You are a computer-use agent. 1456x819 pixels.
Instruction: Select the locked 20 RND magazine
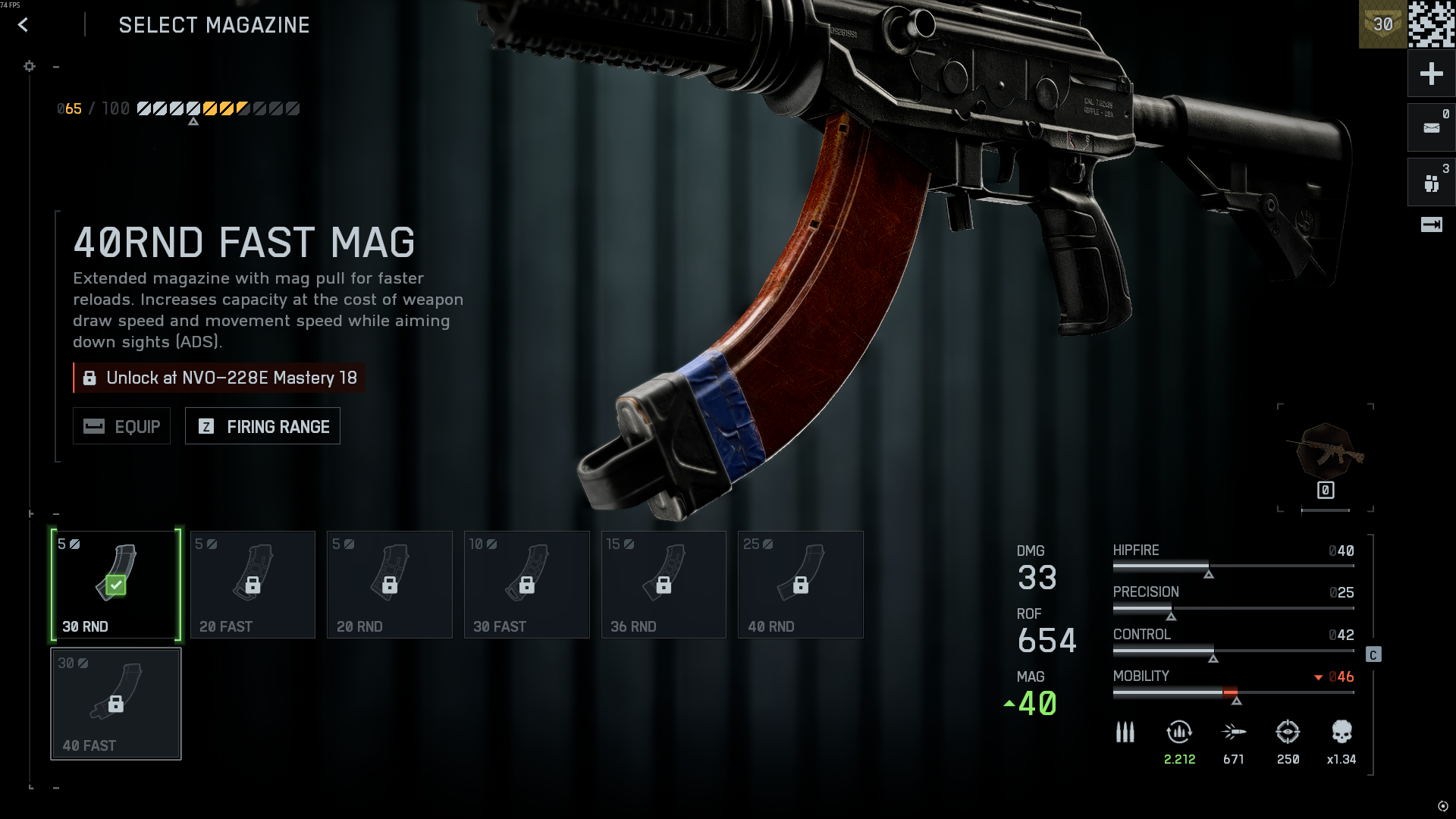[390, 585]
